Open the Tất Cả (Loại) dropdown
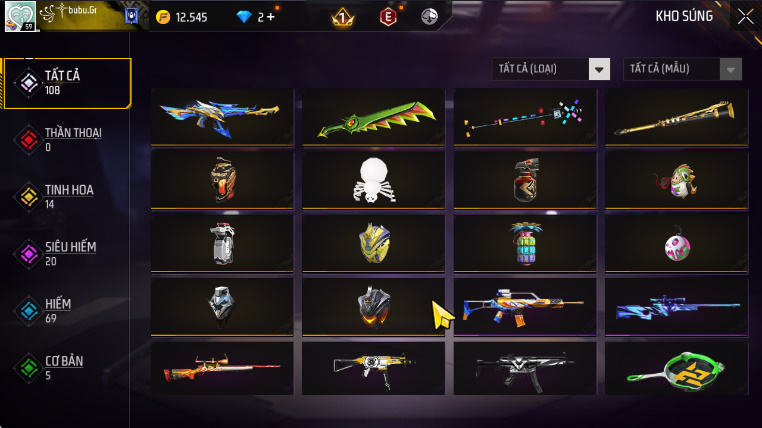The width and height of the screenshot is (762, 428). 551,69
